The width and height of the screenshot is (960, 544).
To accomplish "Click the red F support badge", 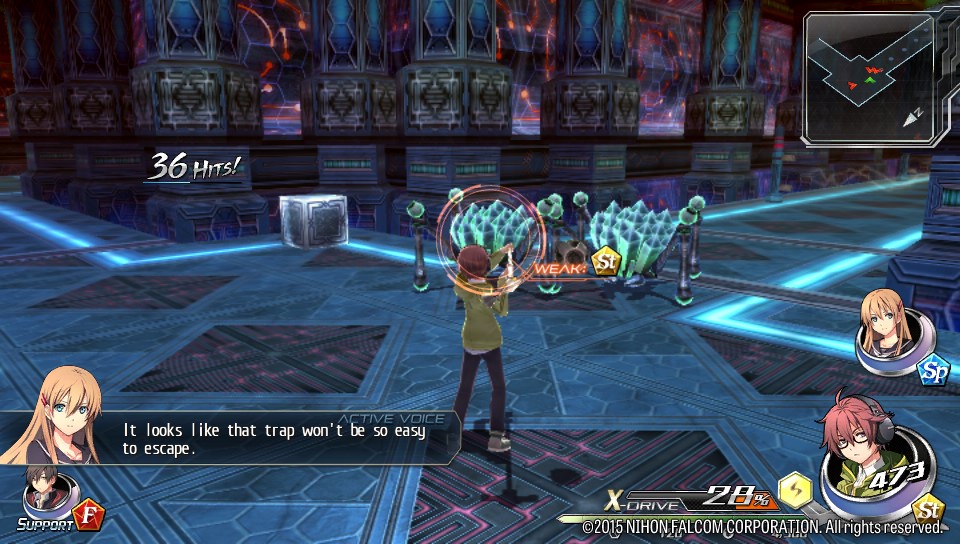I will pyautogui.click(x=88, y=517).
